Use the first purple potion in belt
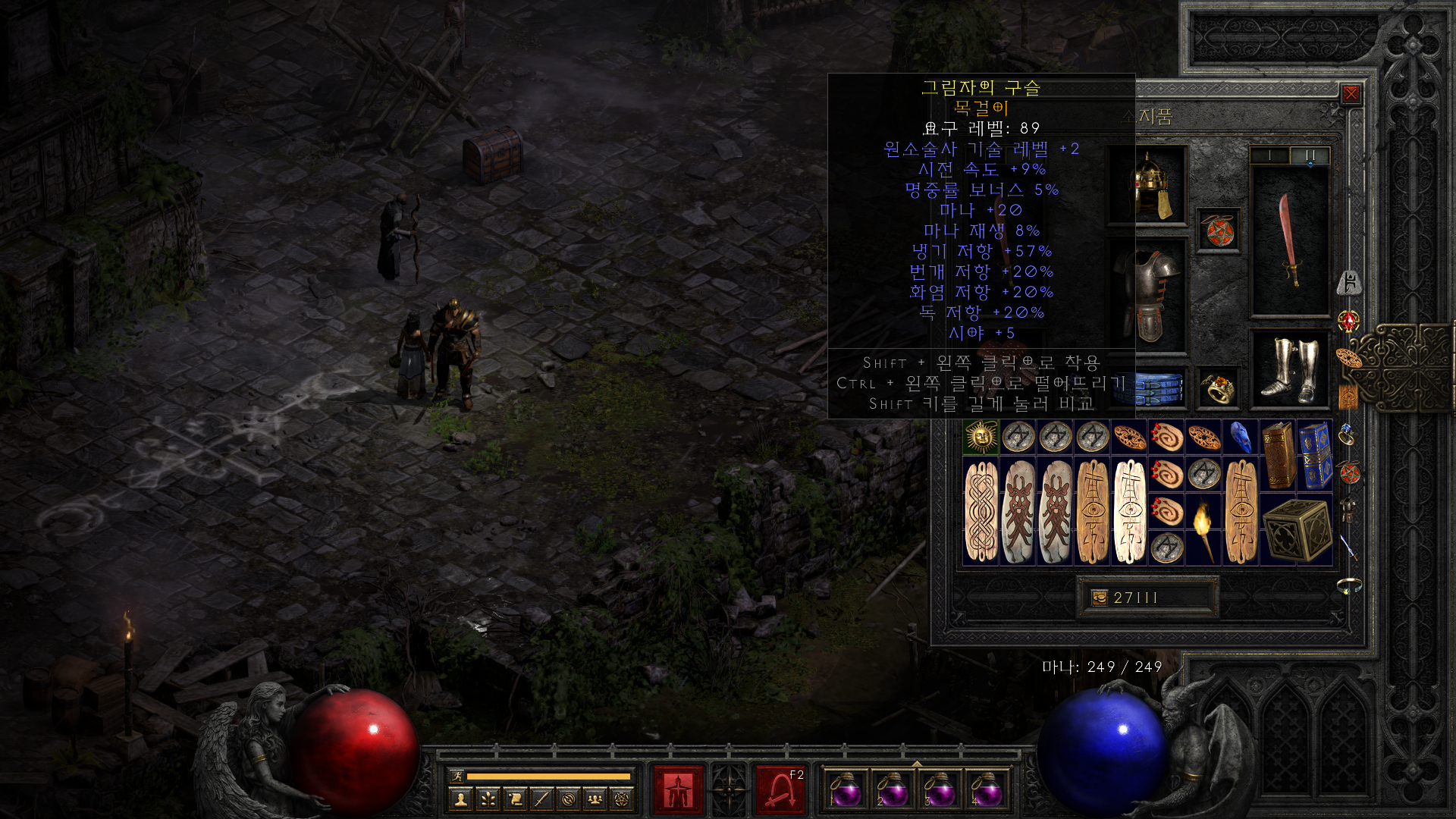The height and width of the screenshot is (819, 1456). (x=846, y=790)
